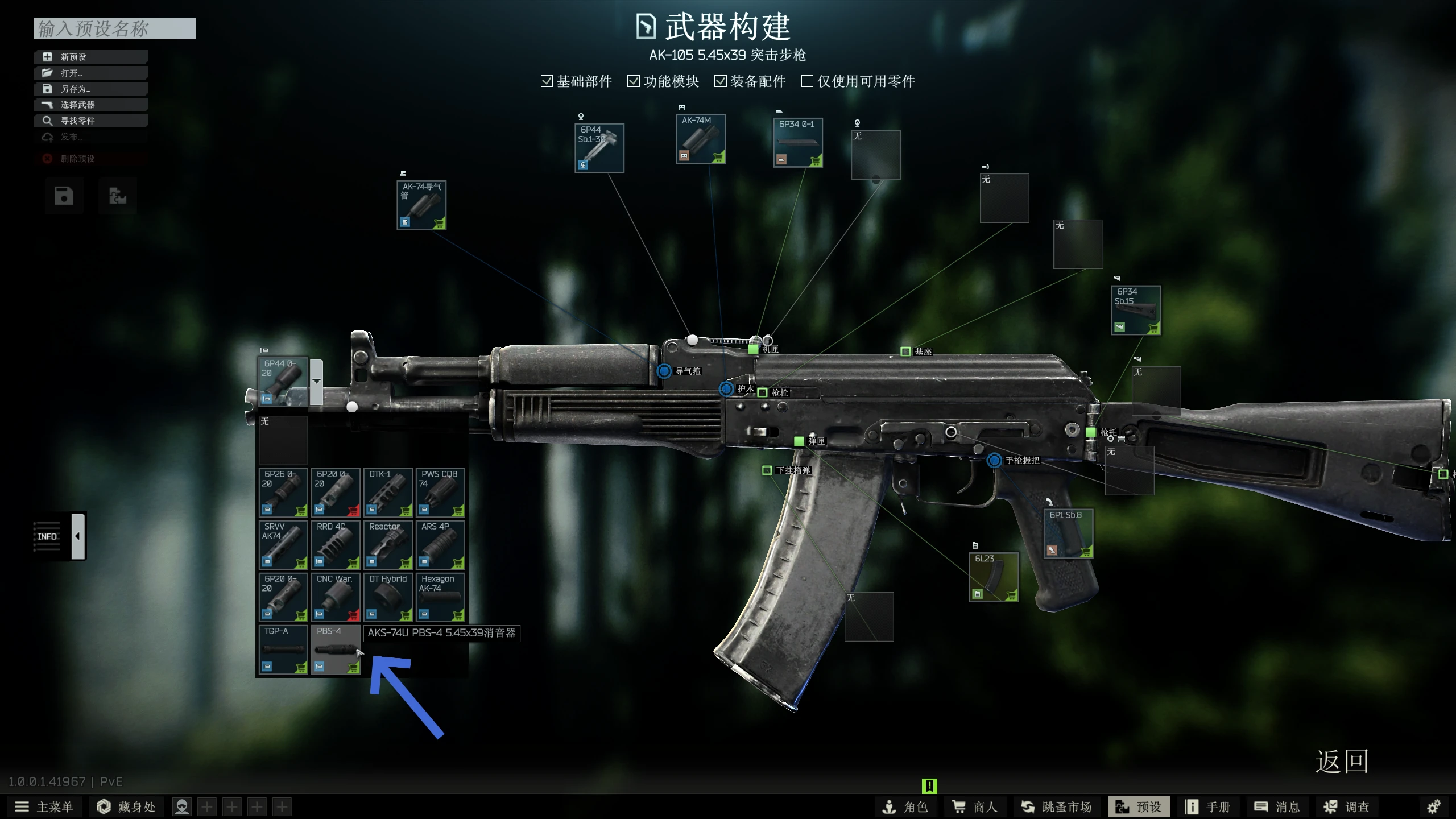Screen dimensions: 1456x819
Task: Click the settings gear in the corner
Action: click(x=1436, y=806)
